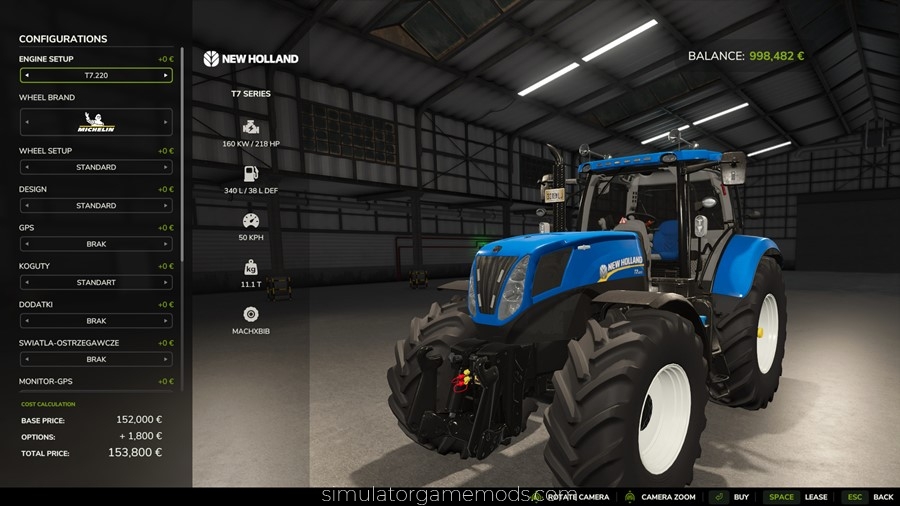
Task: Choose the next wheel brand after Michelin
Action: [x=166, y=122]
